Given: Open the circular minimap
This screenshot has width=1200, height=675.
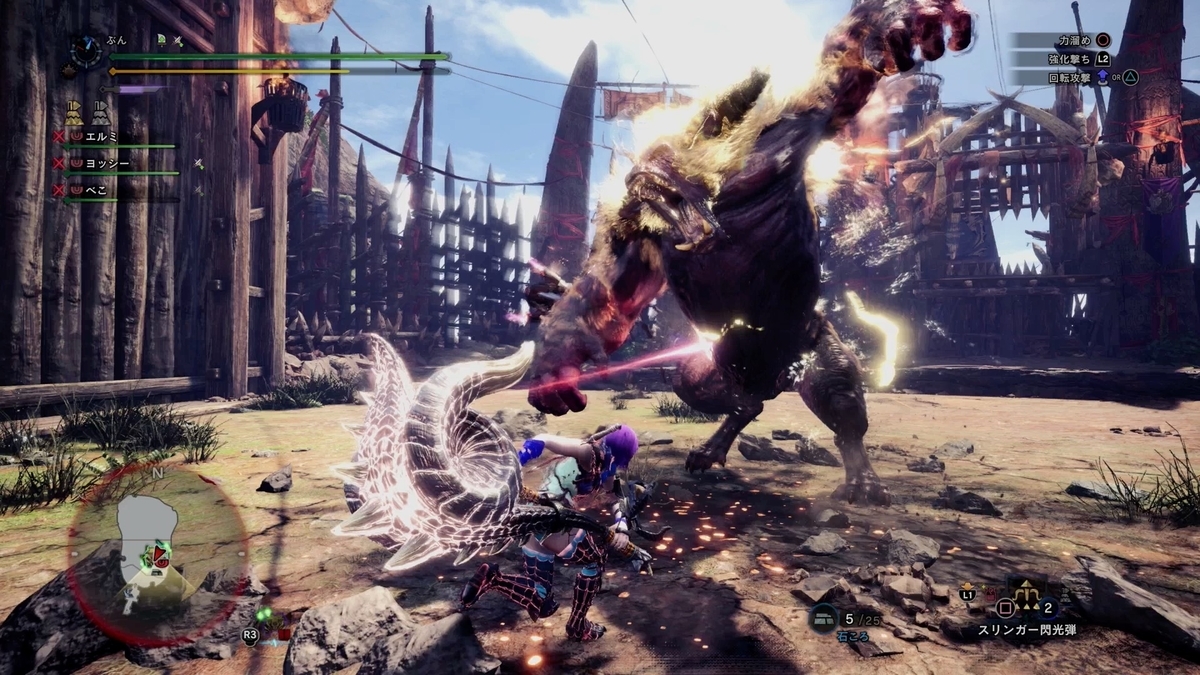Looking at the screenshot, I should coord(157,555).
